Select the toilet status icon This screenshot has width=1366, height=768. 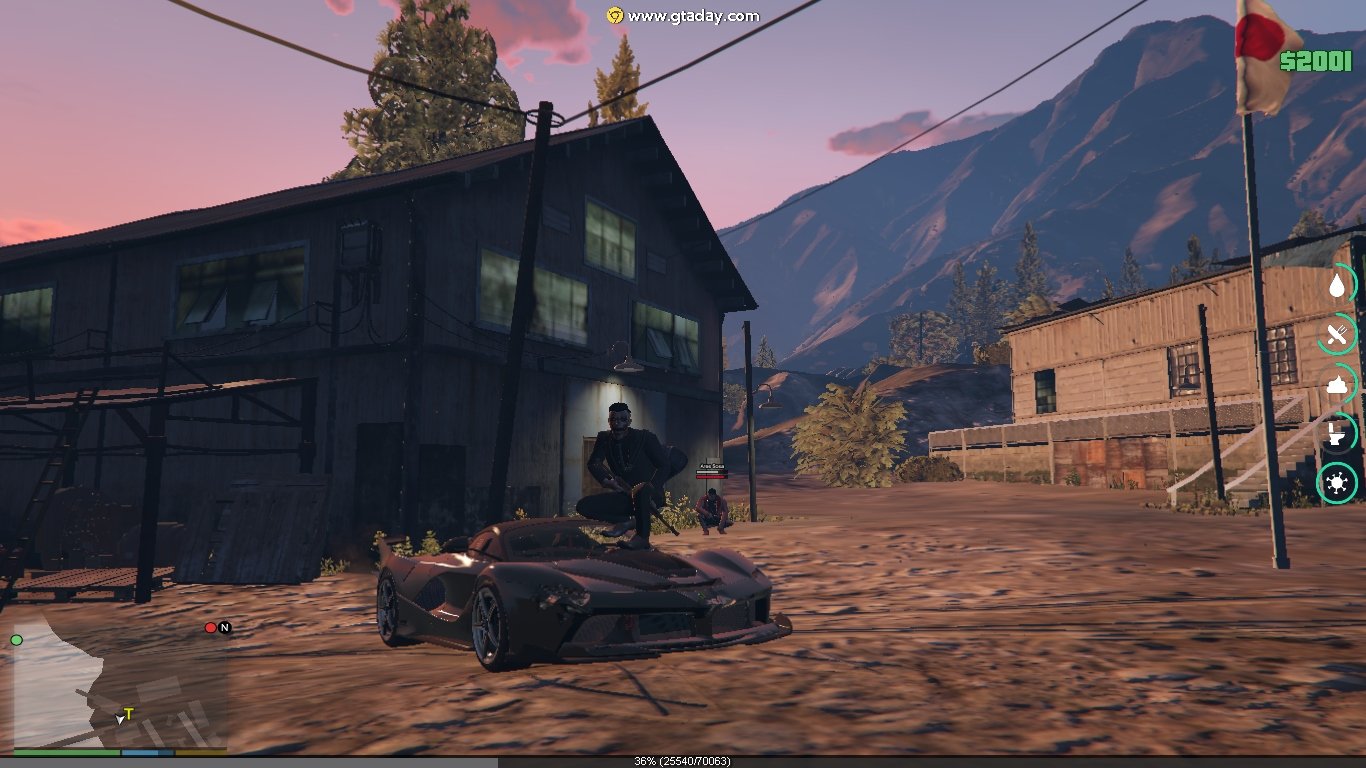(x=1337, y=434)
